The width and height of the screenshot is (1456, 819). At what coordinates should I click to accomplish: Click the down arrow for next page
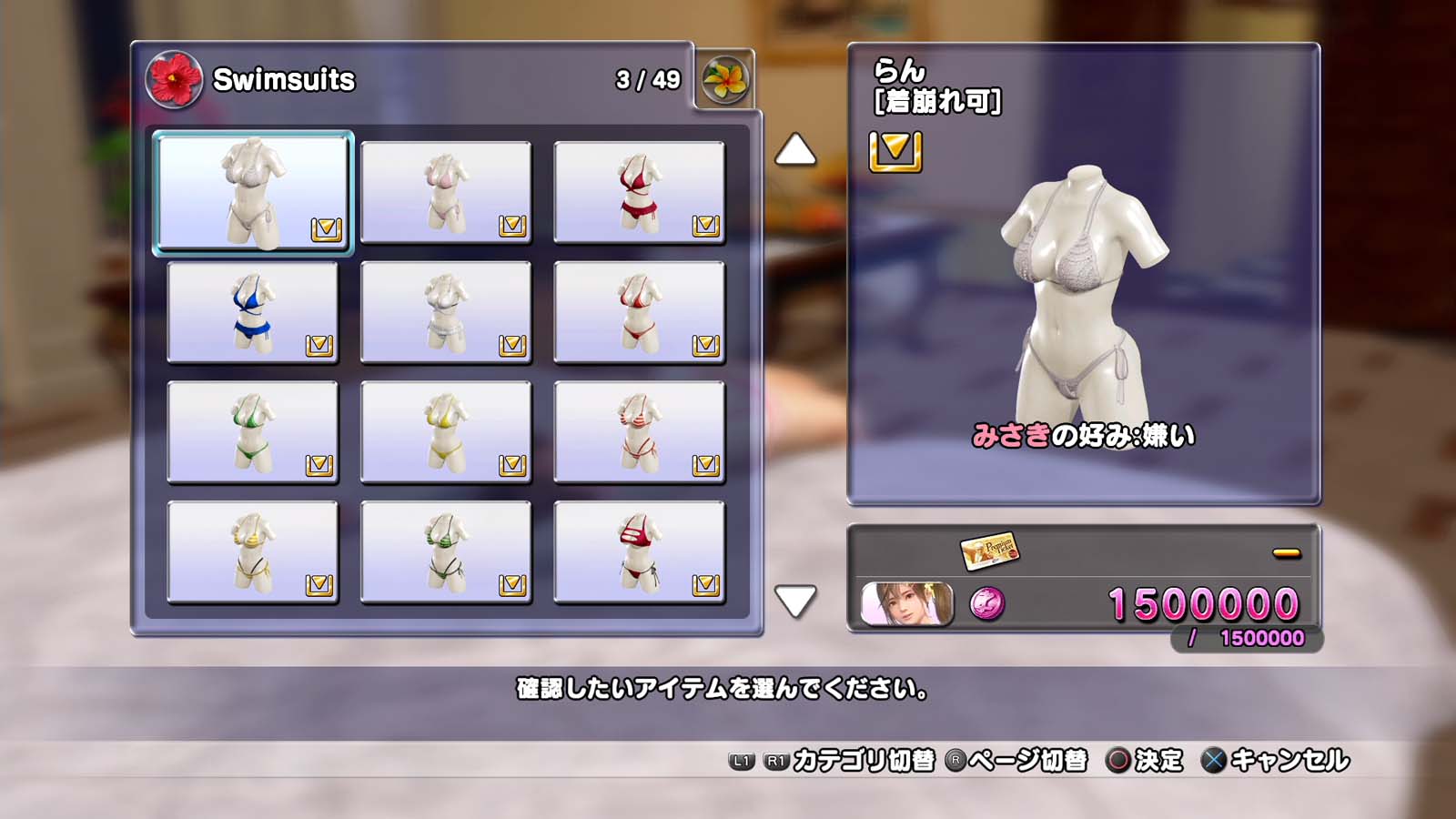point(795,601)
